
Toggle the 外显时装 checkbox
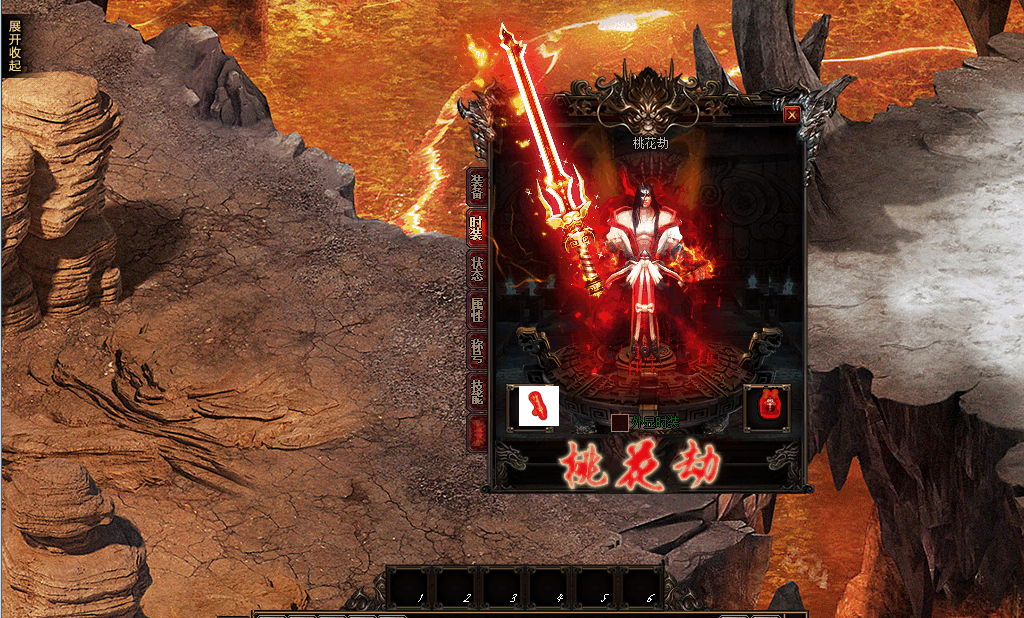[x=620, y=423]
